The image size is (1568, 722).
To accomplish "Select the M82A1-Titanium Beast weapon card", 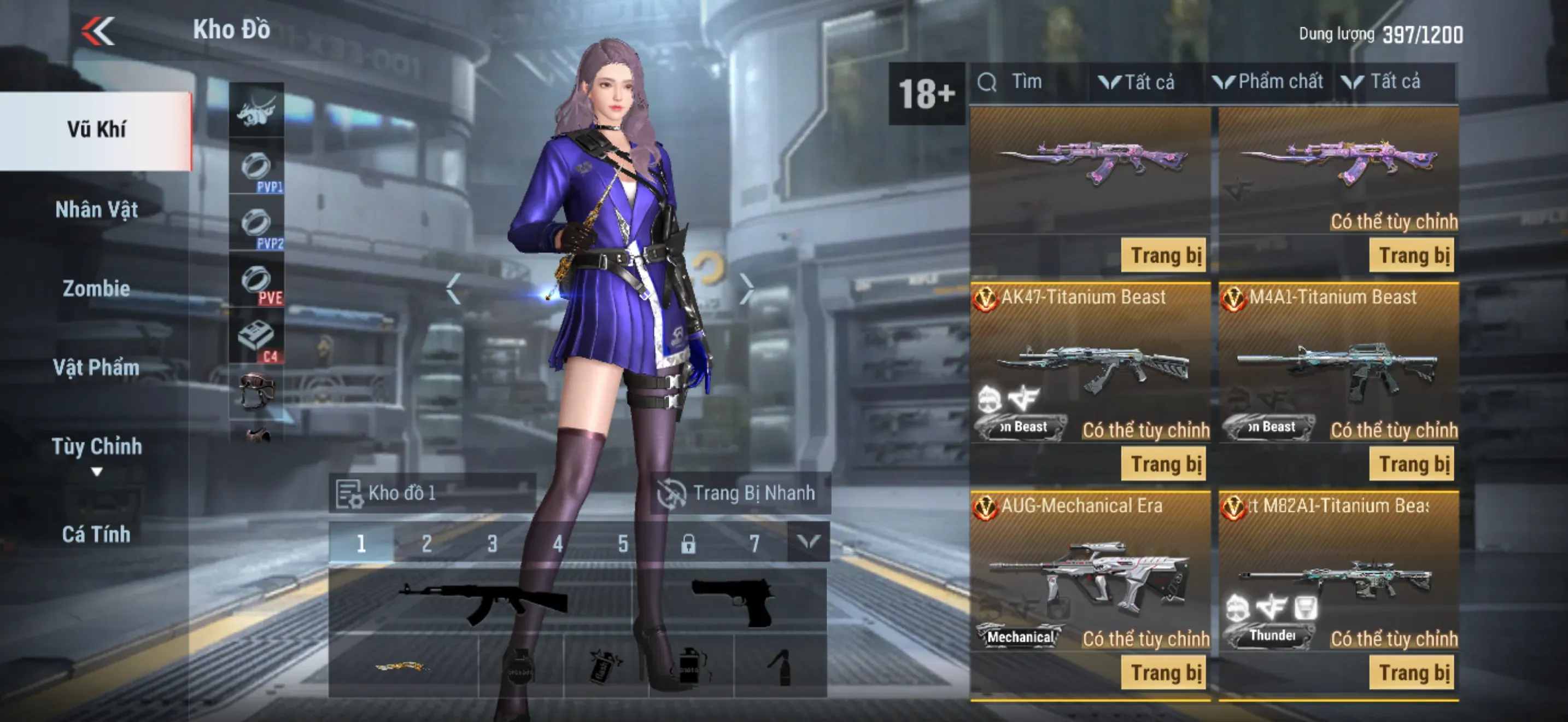I will [1338, 572].
